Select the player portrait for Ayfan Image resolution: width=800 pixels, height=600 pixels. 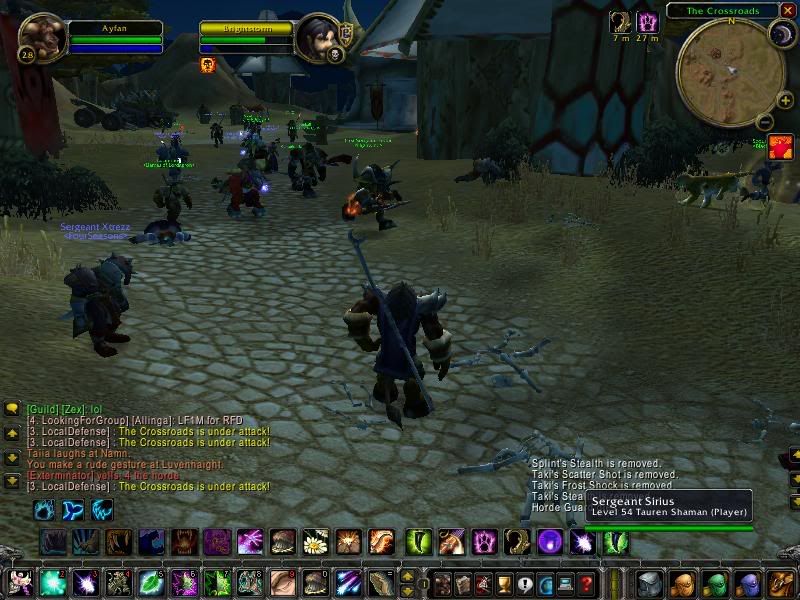[42, 38]
